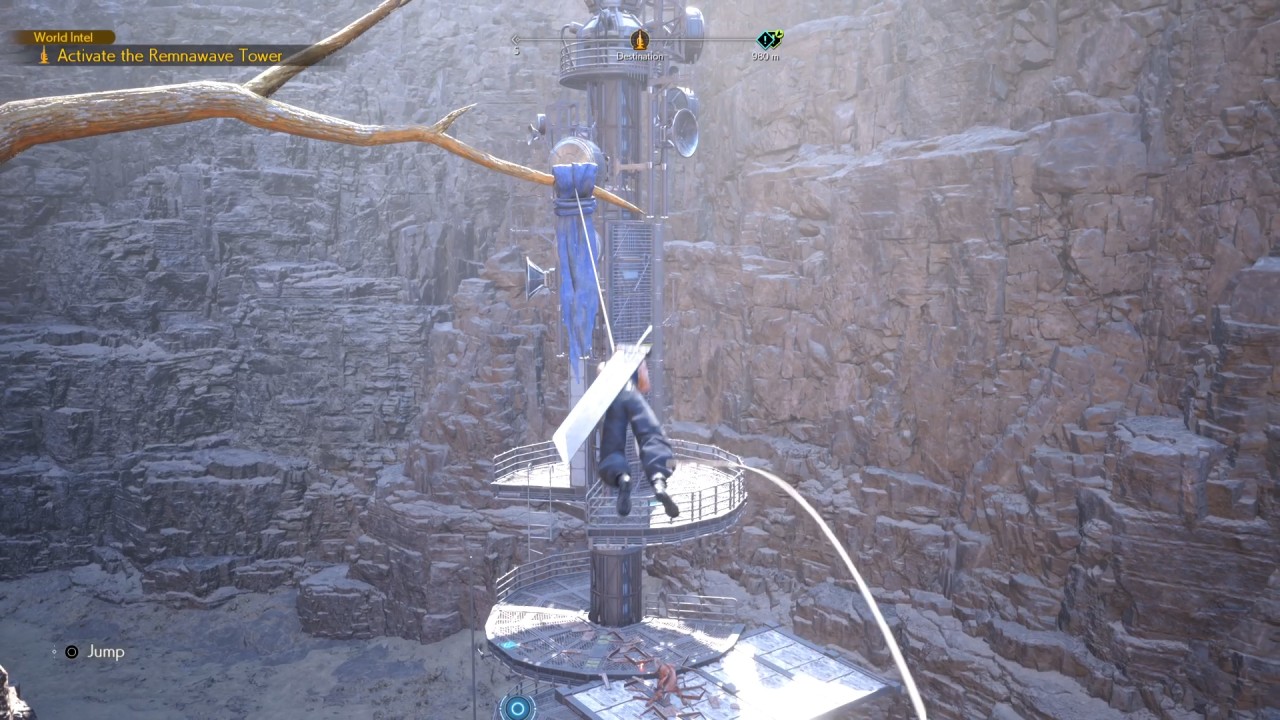The image size is (1280, 720).
Task: Open the World Intel banner
Action: coord(62,36)
